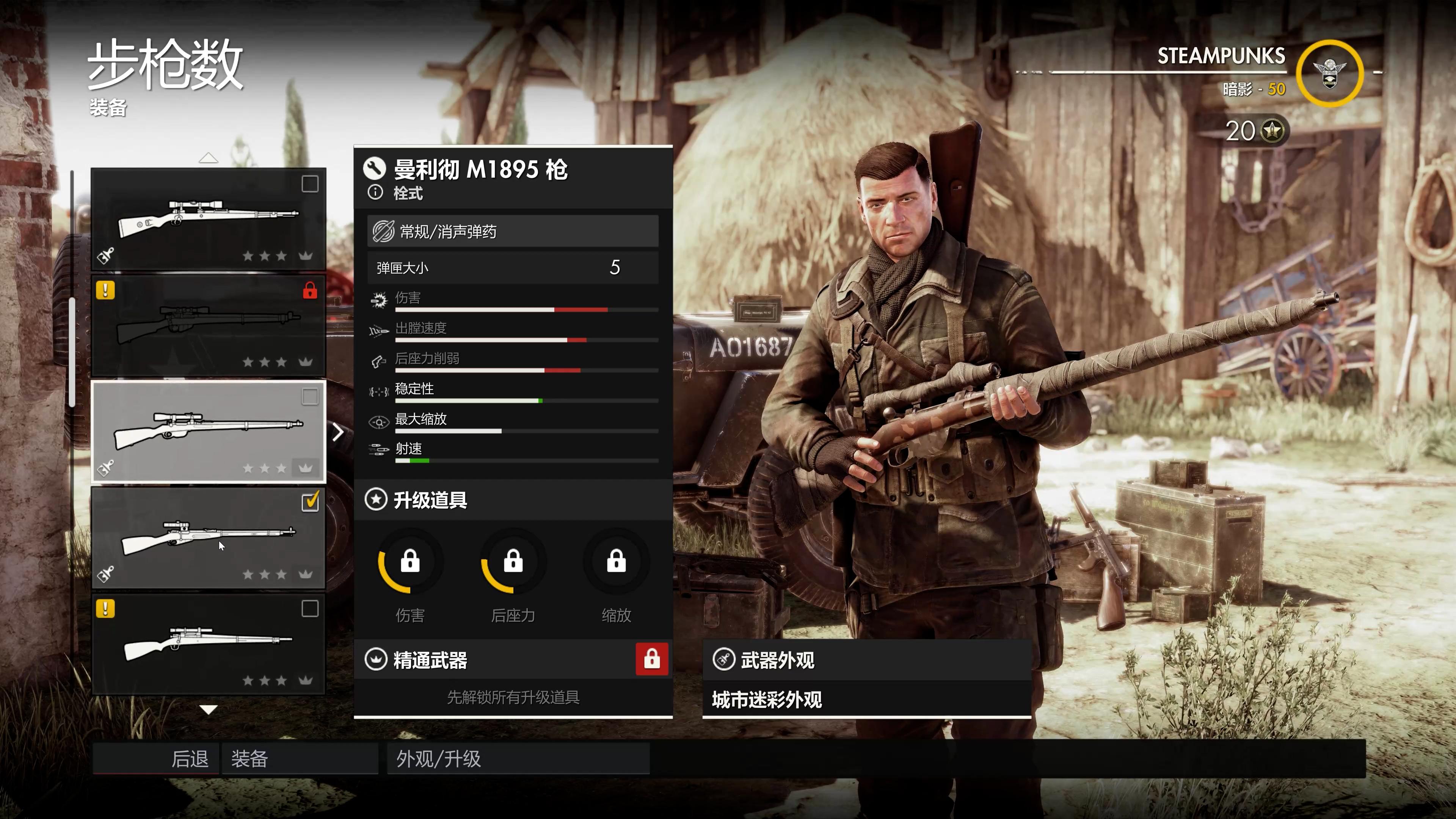Expand details with the right chevron arrow
Viewport: 1456px width, 819px height.
(x=338, y=432)
